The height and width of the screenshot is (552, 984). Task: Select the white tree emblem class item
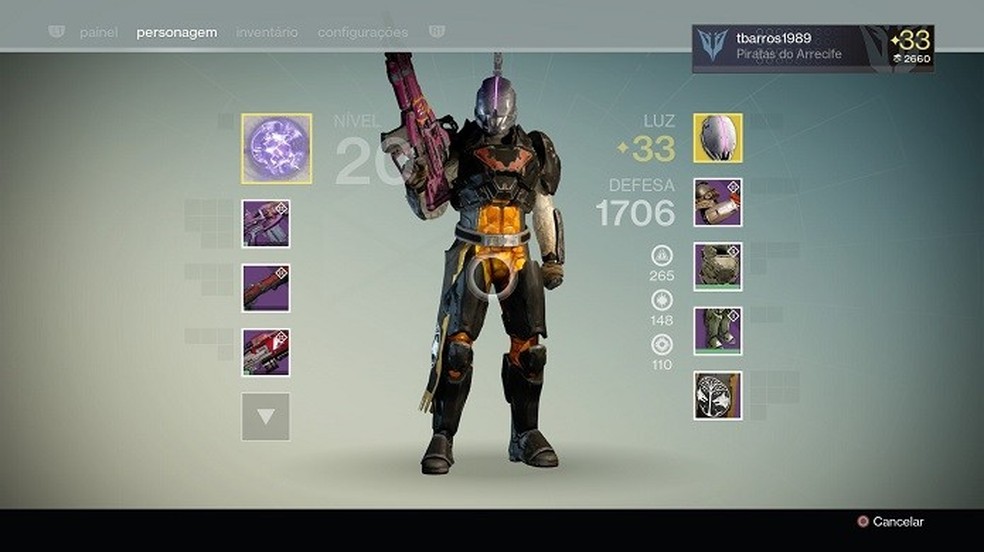tap(718, 395)
